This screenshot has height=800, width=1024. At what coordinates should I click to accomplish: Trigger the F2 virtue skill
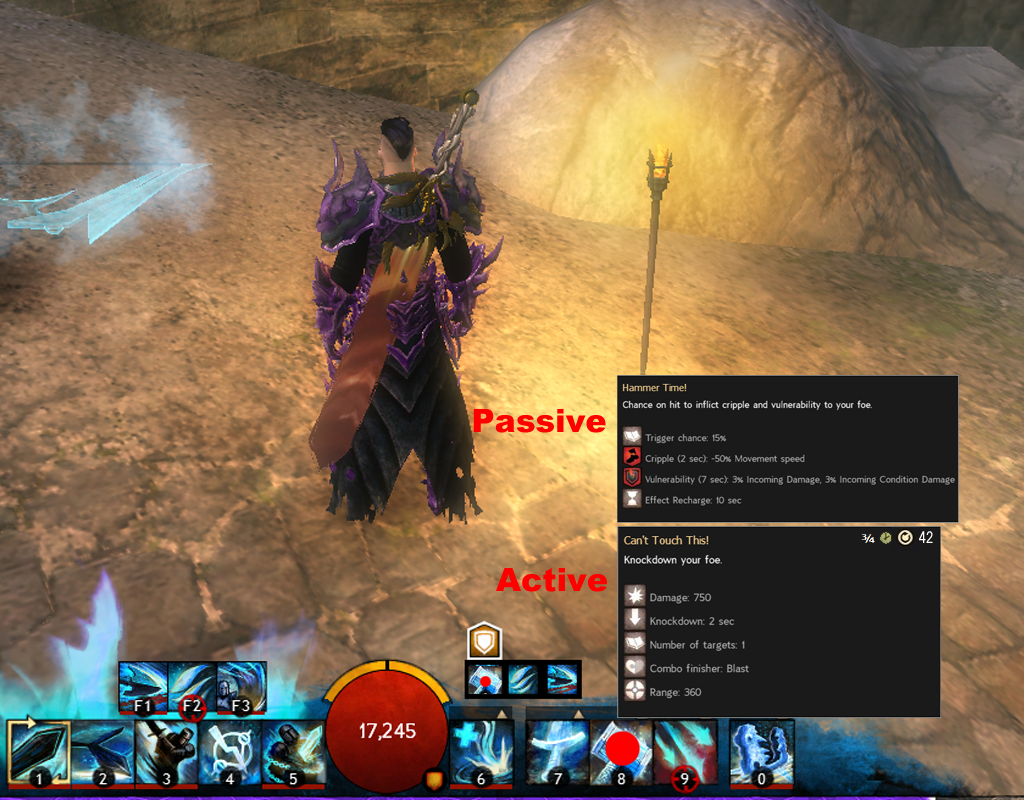tap(192, 687)
